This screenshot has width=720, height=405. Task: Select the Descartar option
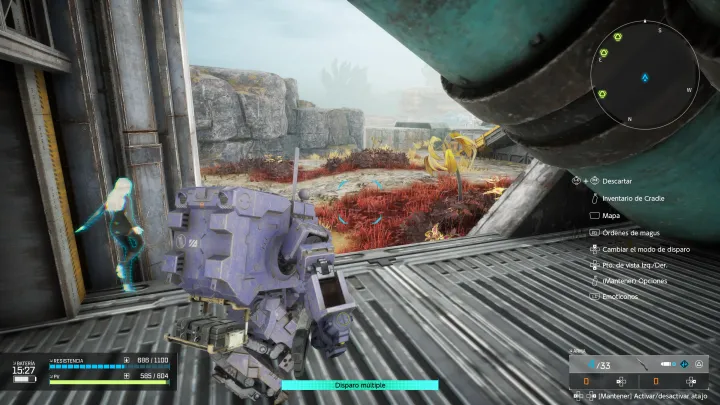coord(615,181)
